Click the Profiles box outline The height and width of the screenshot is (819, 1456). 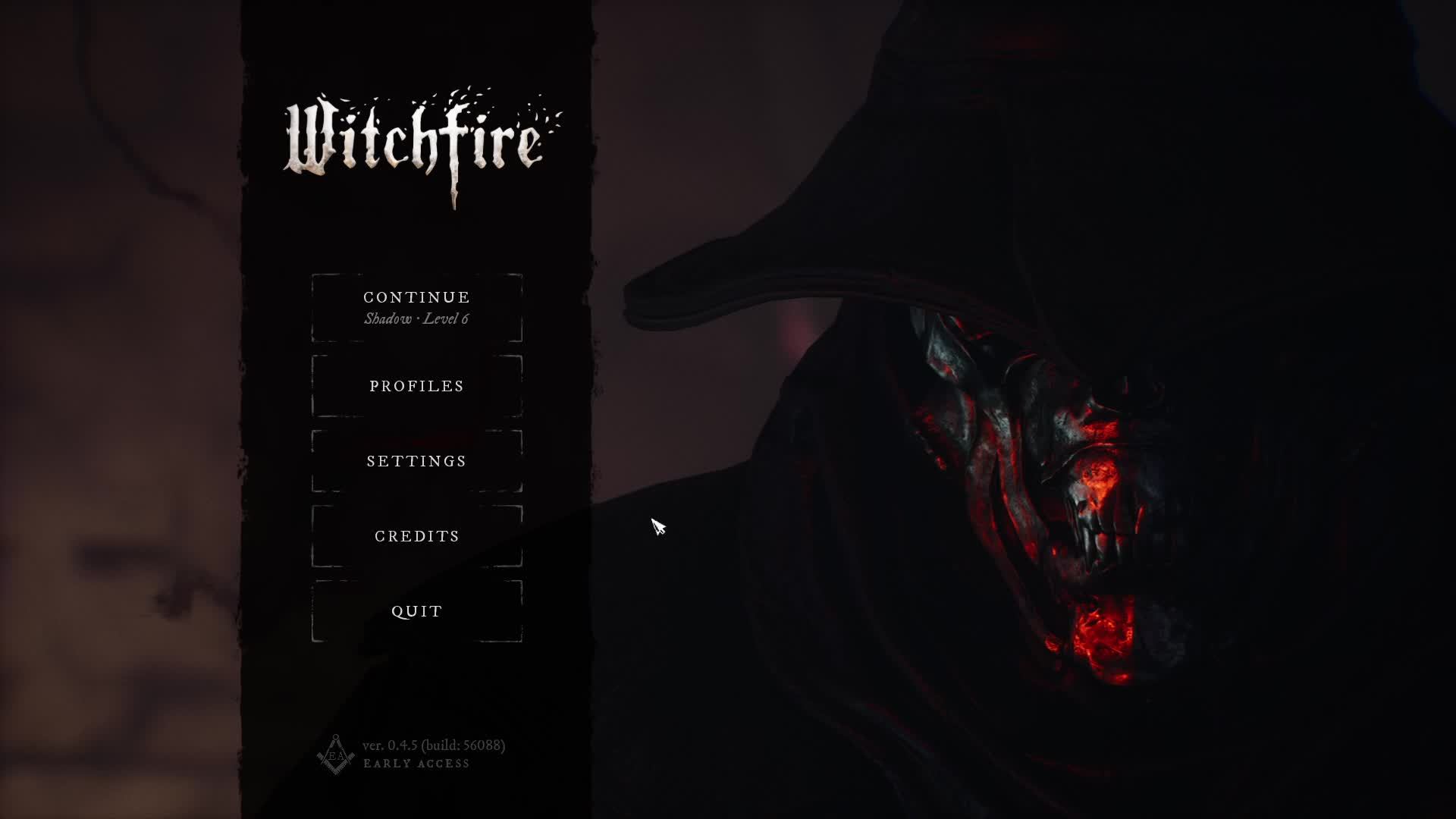coord(313,385)
